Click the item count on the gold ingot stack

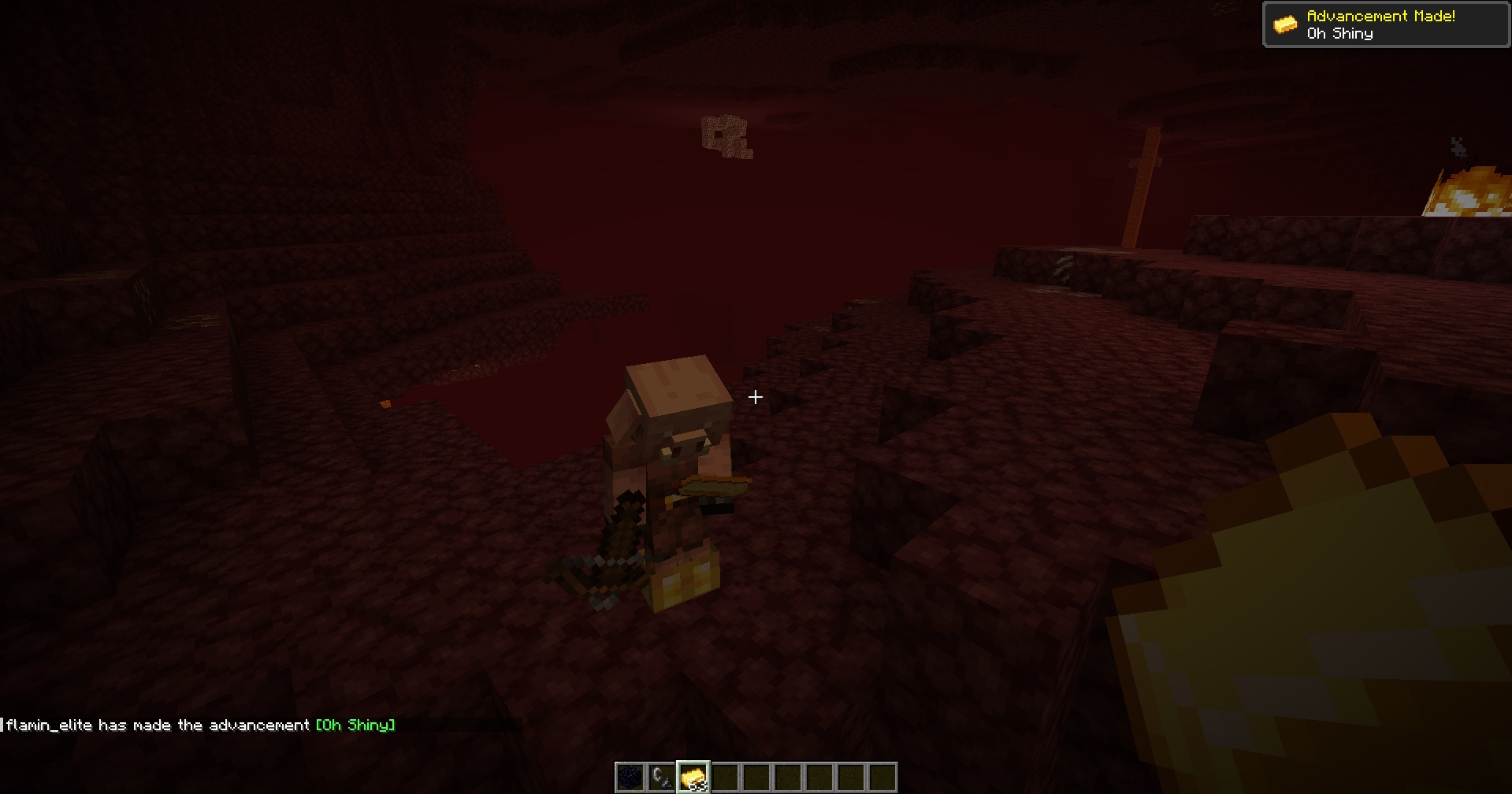(701, 785)
